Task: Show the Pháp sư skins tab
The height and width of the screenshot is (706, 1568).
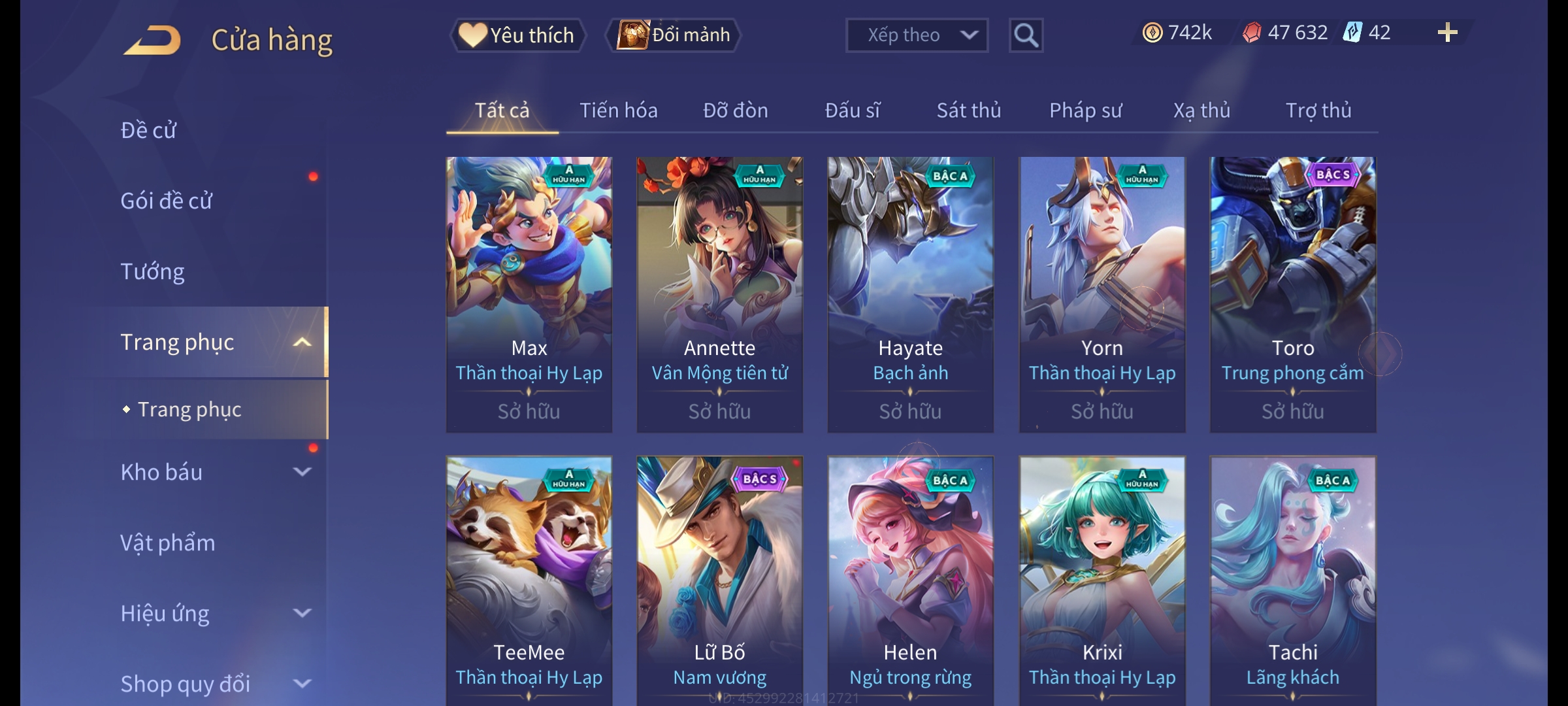Action: coord(1085,110)
